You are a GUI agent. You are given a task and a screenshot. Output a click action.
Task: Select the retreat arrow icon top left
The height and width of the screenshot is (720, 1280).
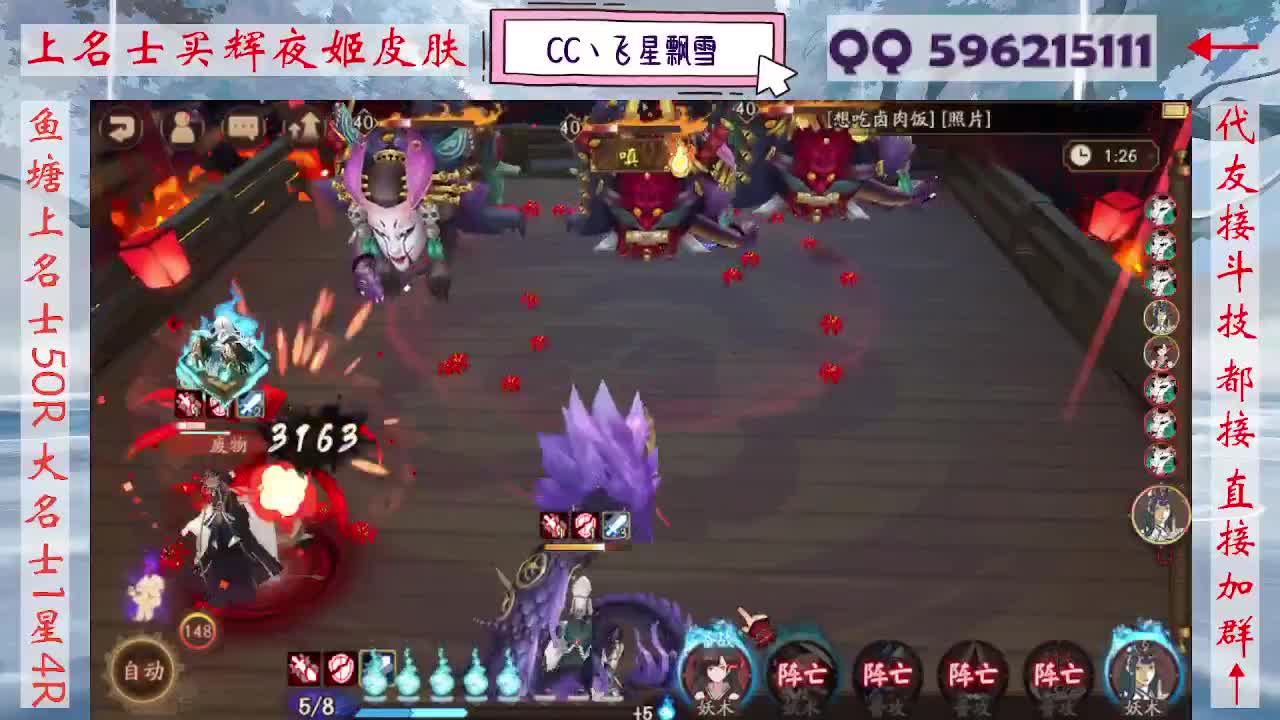point(122,127)
